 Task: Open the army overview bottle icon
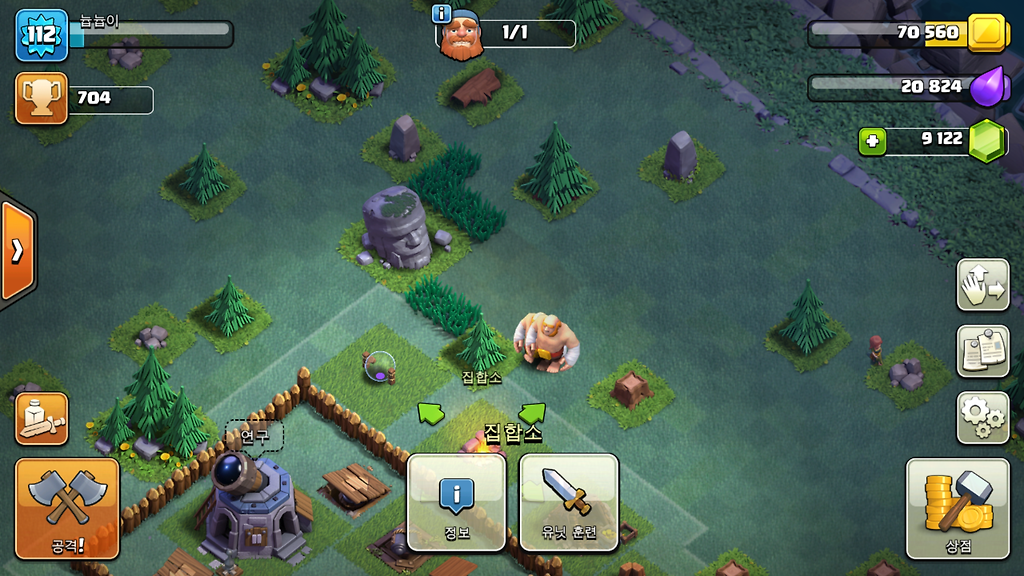(42, 418)
